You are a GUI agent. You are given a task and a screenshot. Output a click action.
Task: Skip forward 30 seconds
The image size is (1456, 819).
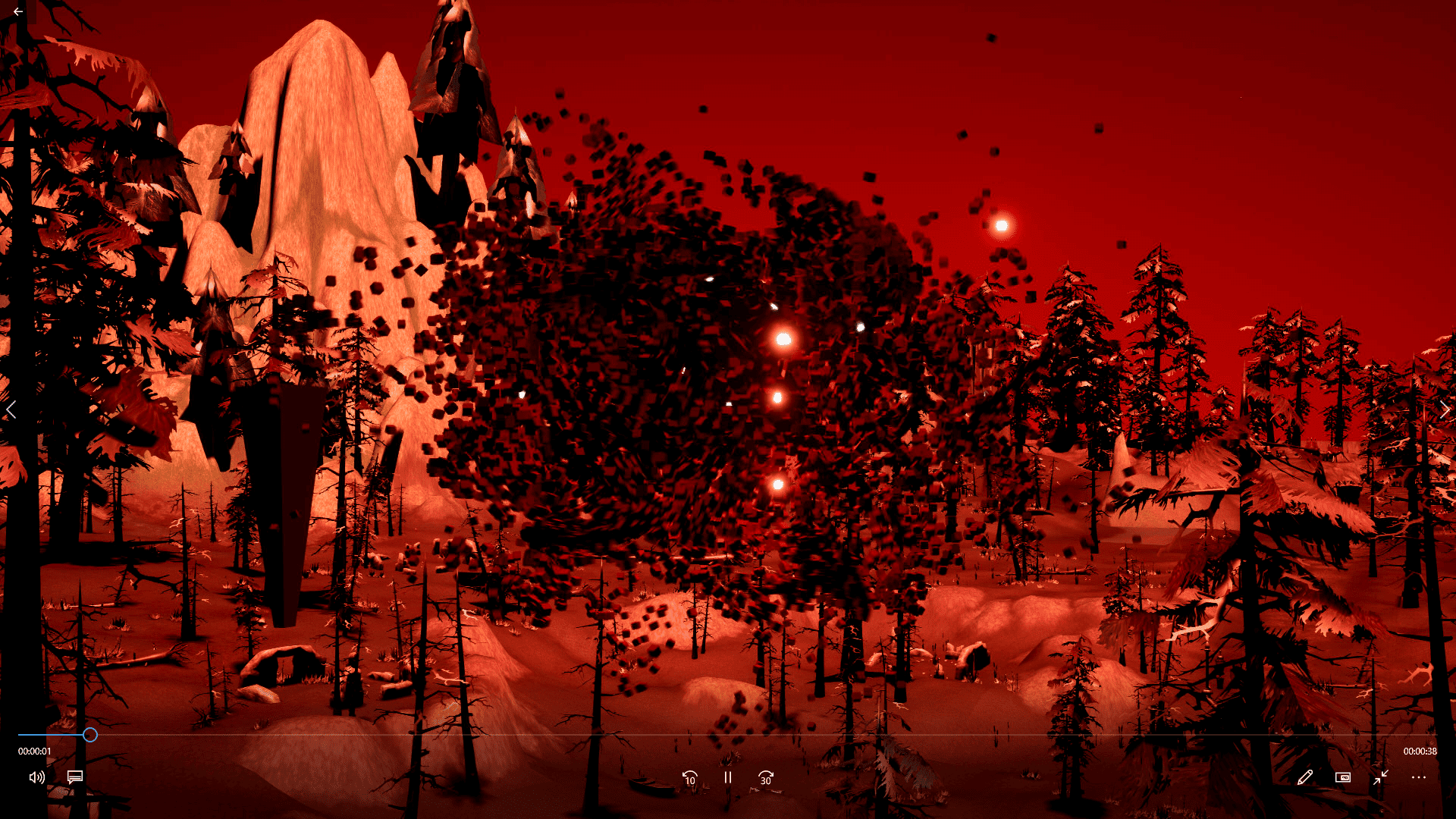click(765, 778)
